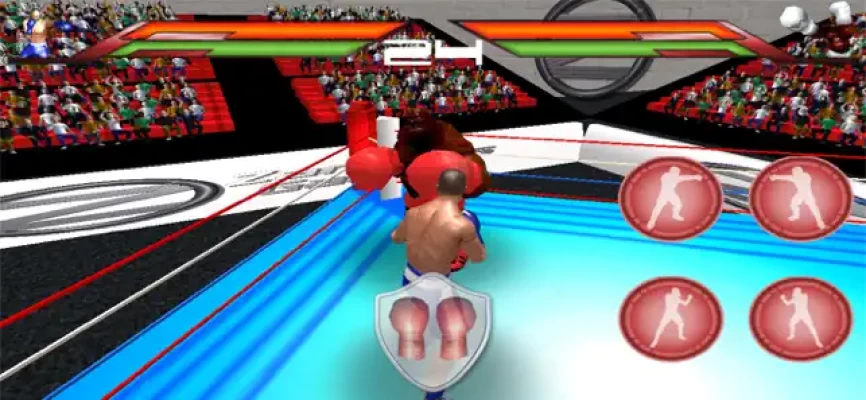Throw a punch with the right-facing jab button
Viewport: 866px width, 400px height.
[670, 198]
